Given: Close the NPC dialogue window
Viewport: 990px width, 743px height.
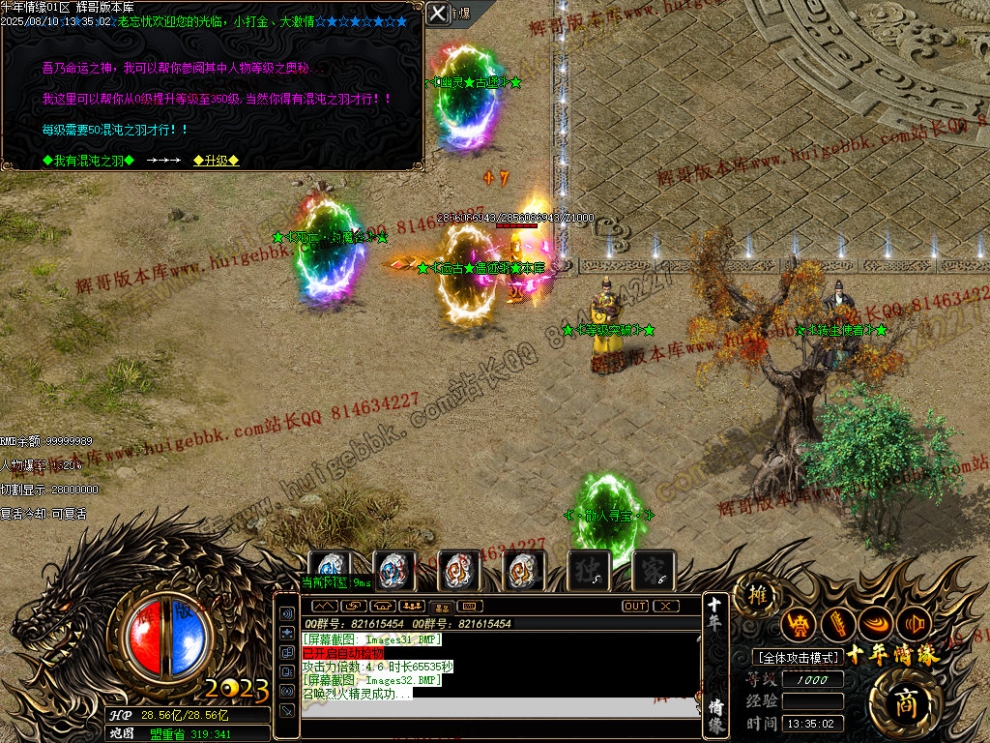Looking at the screenshot, I should click(x=438, y=13).
